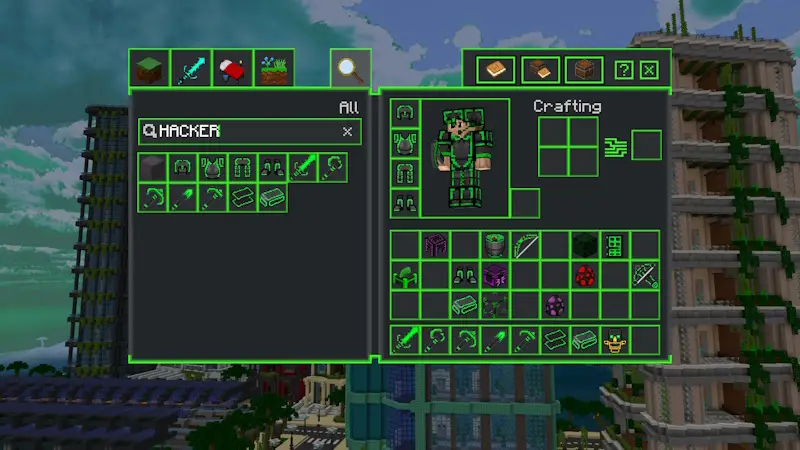Viewport: 800px width, 450px height.
Task: Pick up the red spotted spawn egg
Action: pos(585,275)
